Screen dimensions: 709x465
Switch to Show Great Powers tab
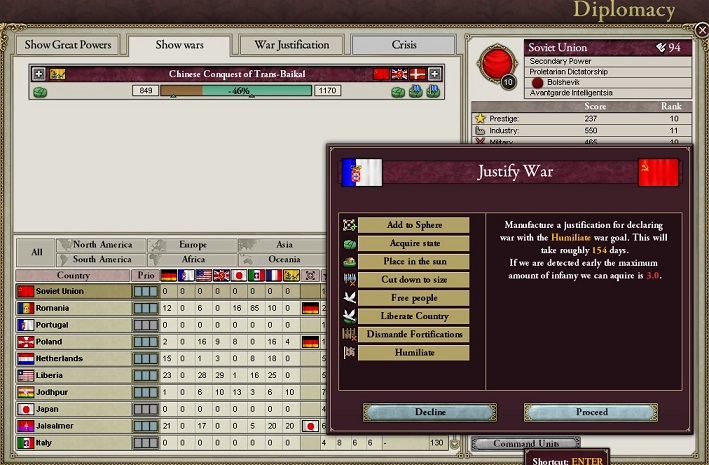coord(68,45)
